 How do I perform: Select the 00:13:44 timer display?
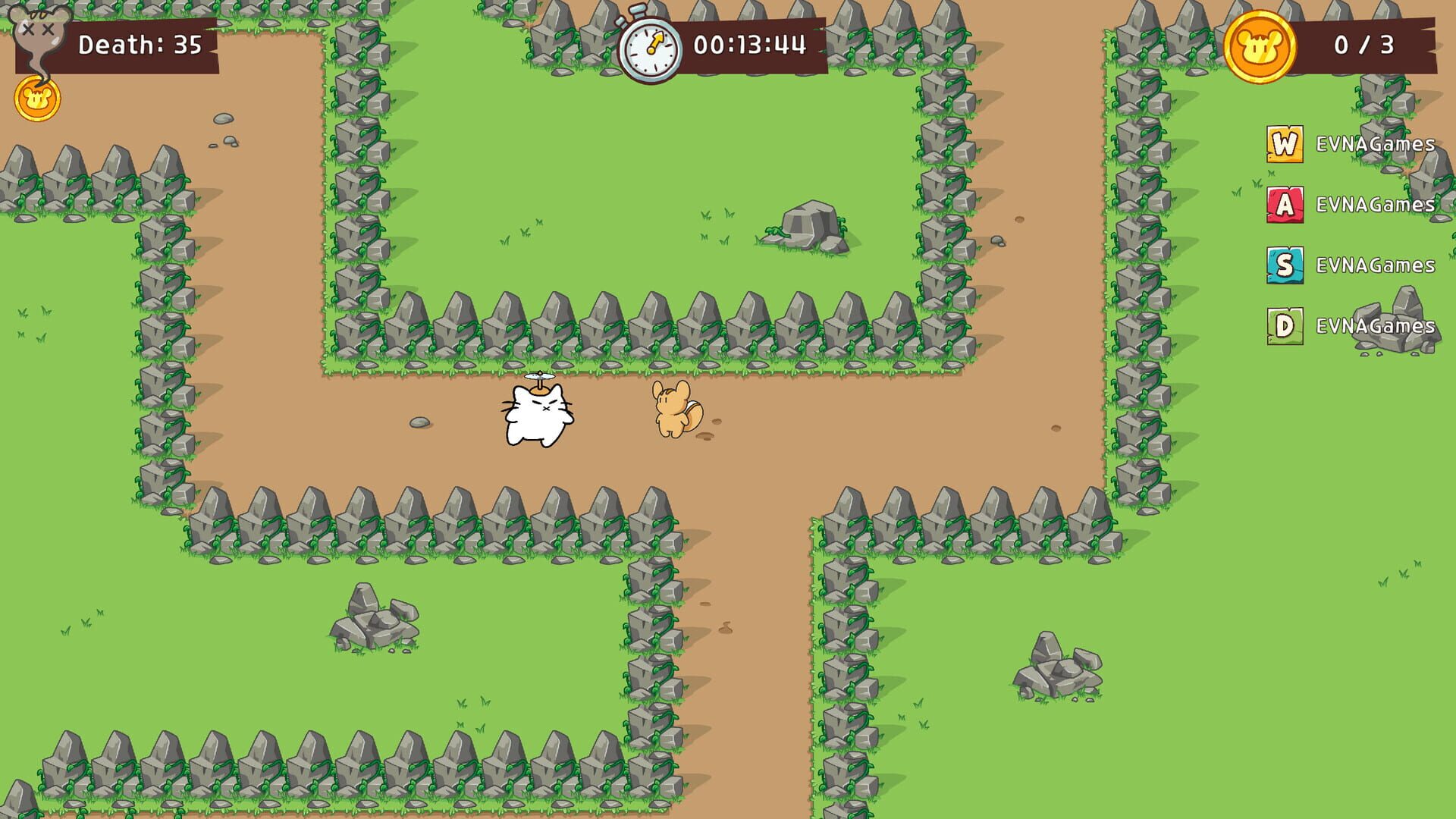[x=751, y=45]
